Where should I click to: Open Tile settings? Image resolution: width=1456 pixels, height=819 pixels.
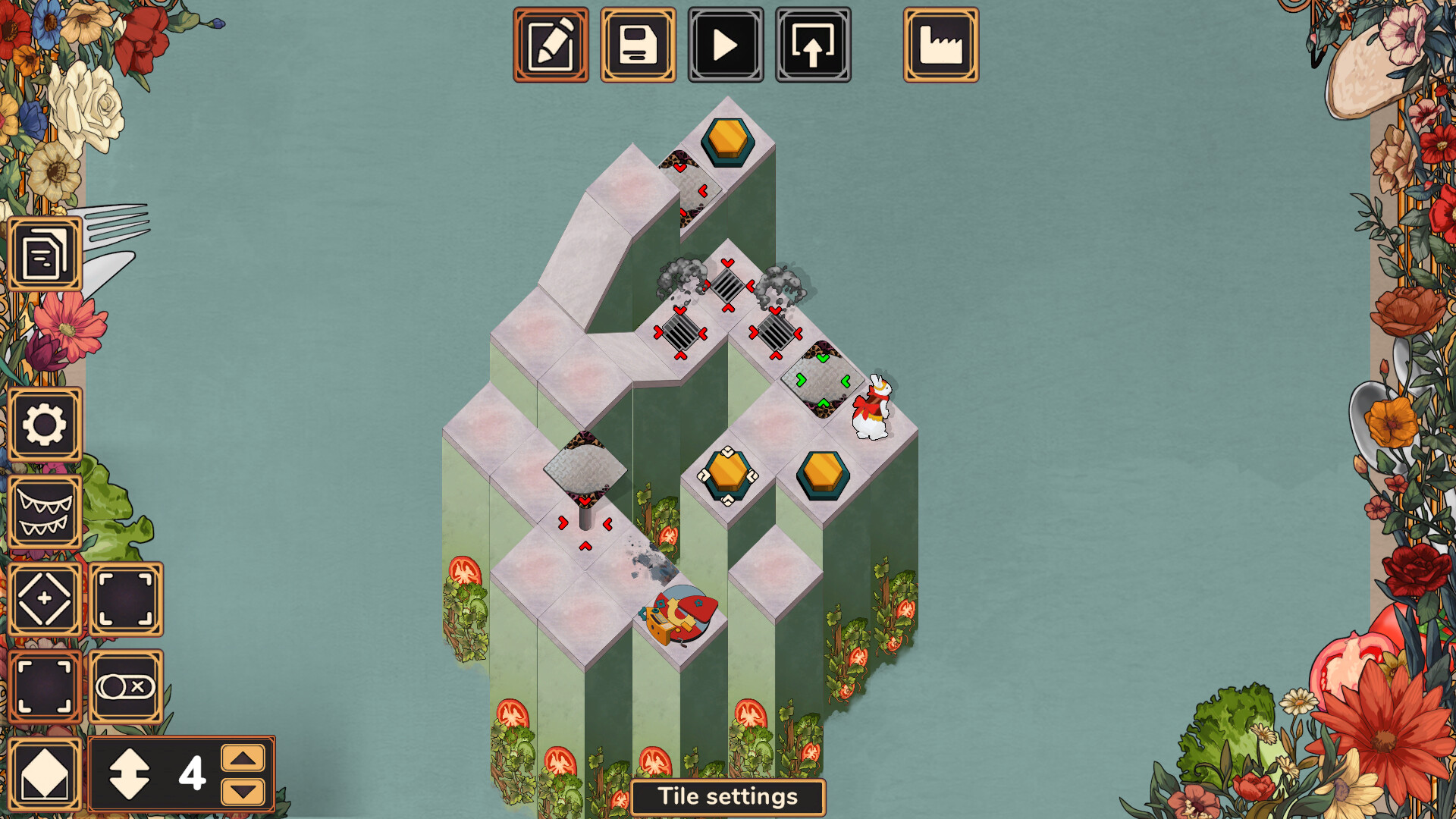pyautogui.click(x=727, y=797)
